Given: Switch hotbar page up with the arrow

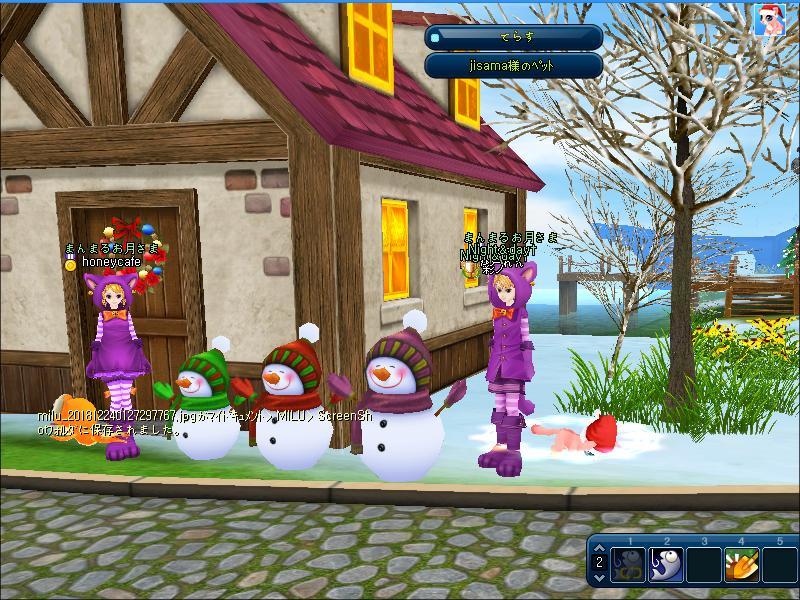Looking at the screenshot, I should (599, 549).
